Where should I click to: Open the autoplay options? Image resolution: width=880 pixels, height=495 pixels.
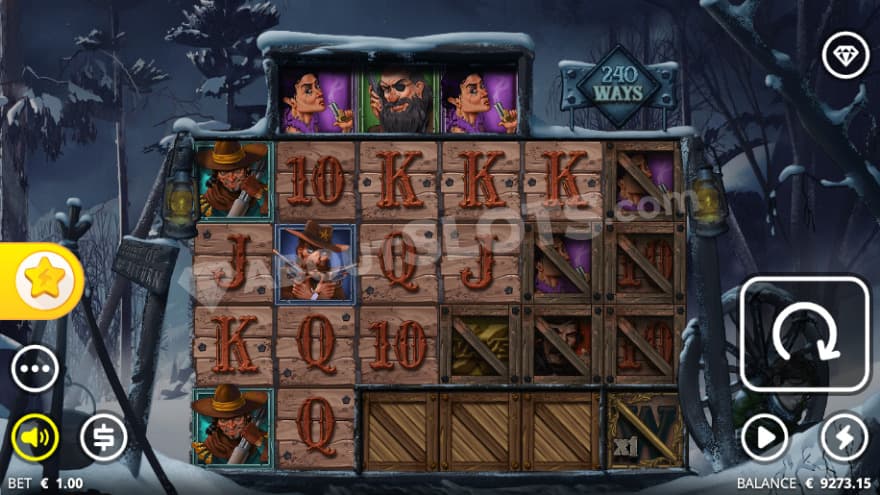pos(764,437)
